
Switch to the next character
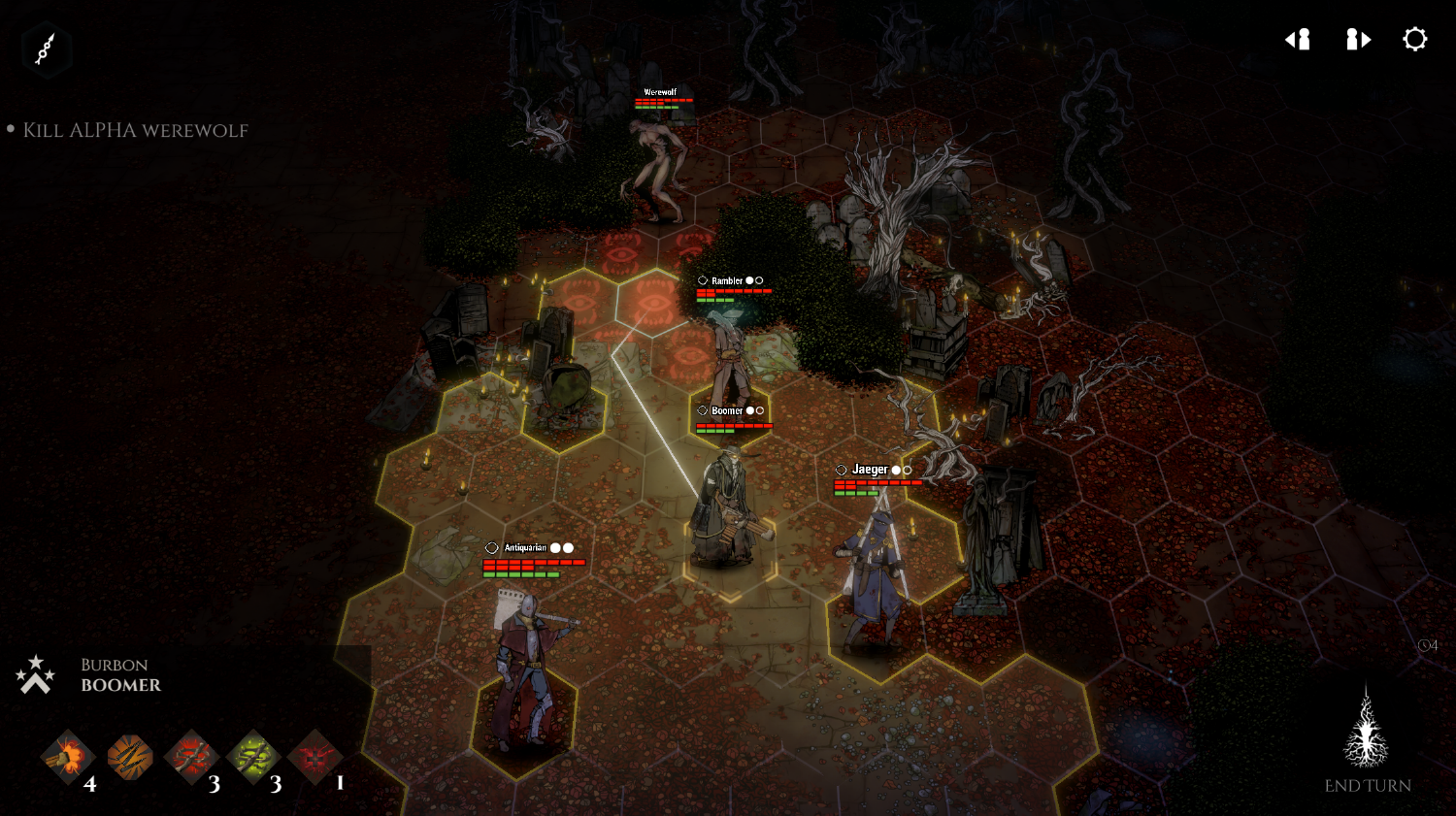point(1358,39)
